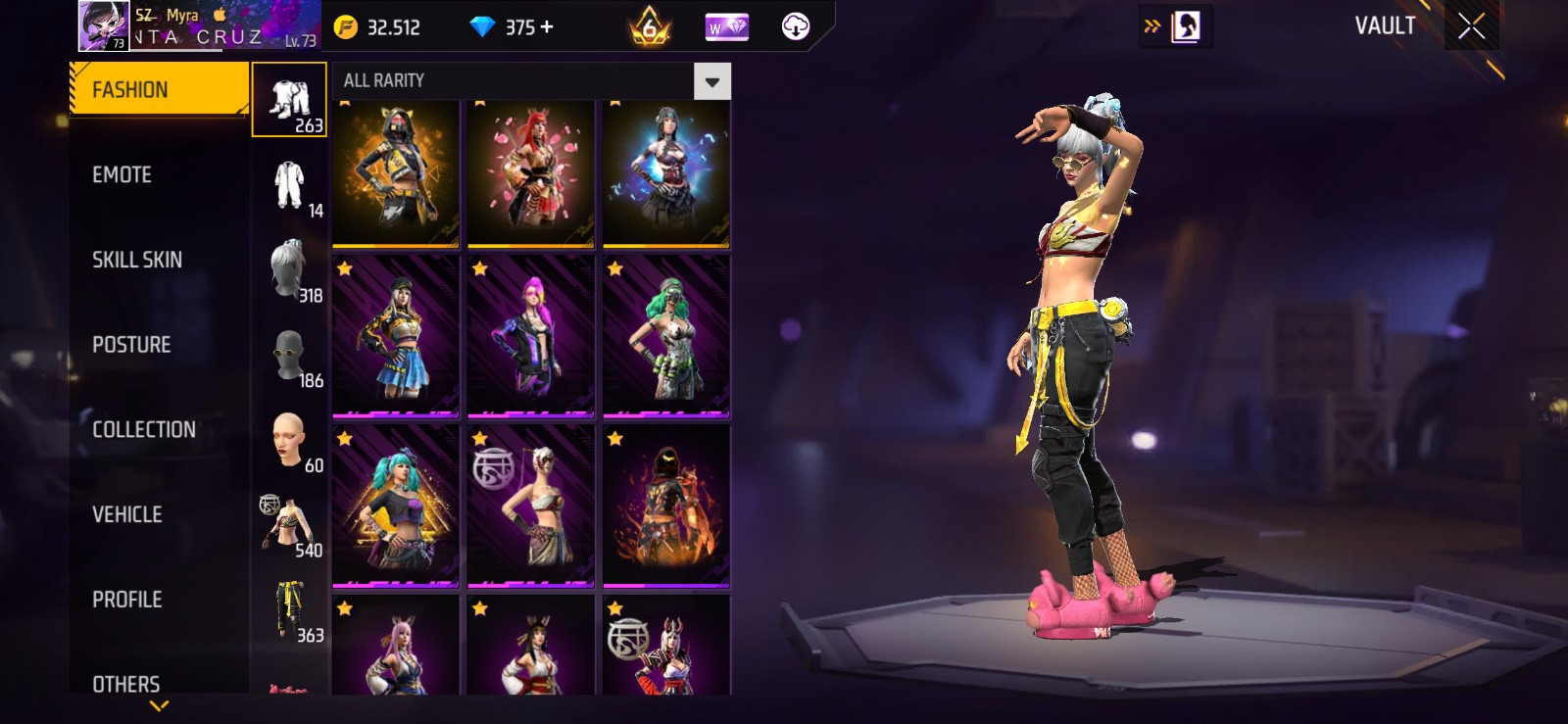Choose the fiery dark hooded outfit
The width and height of the screenshot is (1568, 724).
[666, 506]
